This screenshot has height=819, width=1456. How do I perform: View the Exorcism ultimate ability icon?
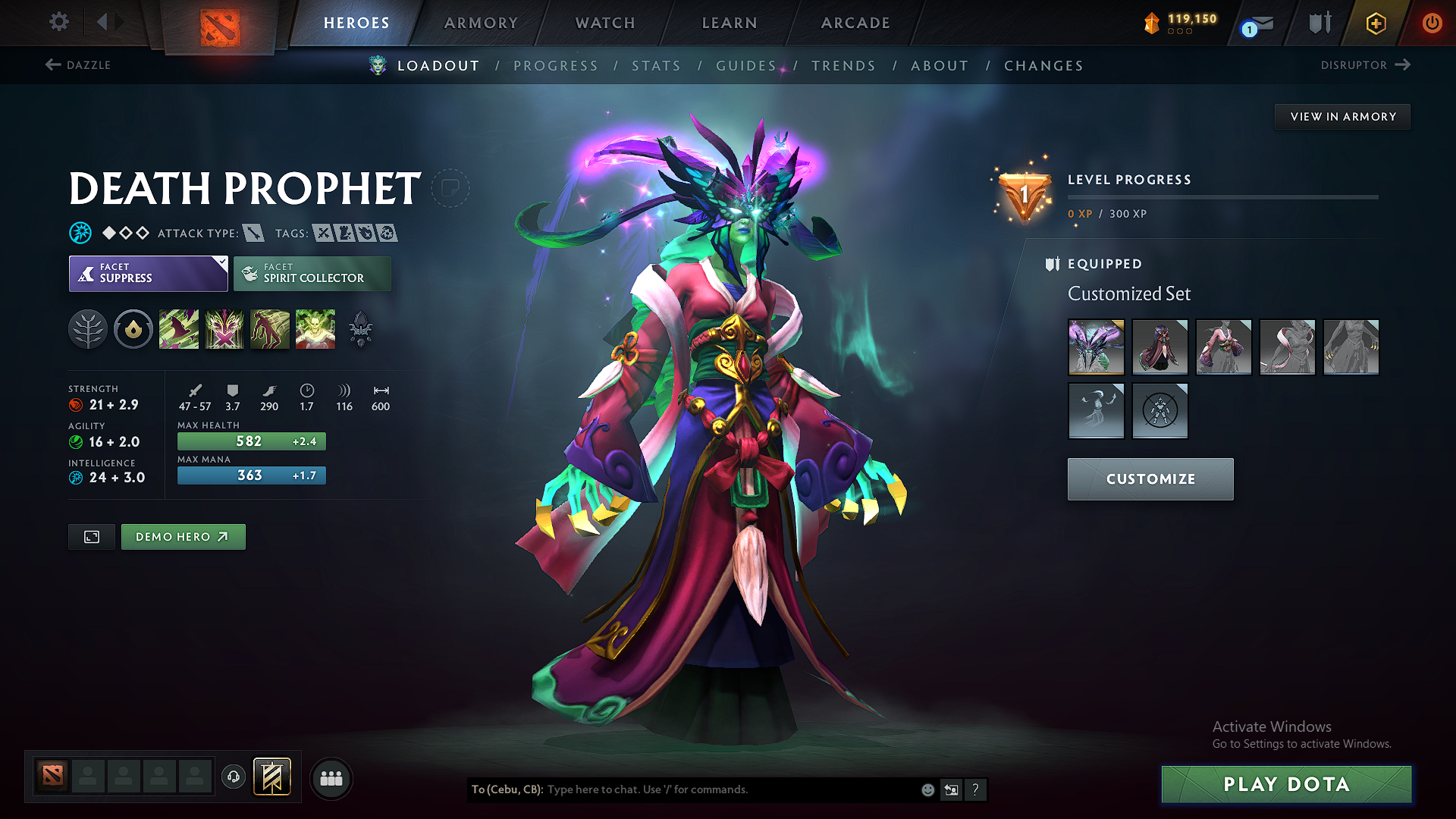coord(315,328)
